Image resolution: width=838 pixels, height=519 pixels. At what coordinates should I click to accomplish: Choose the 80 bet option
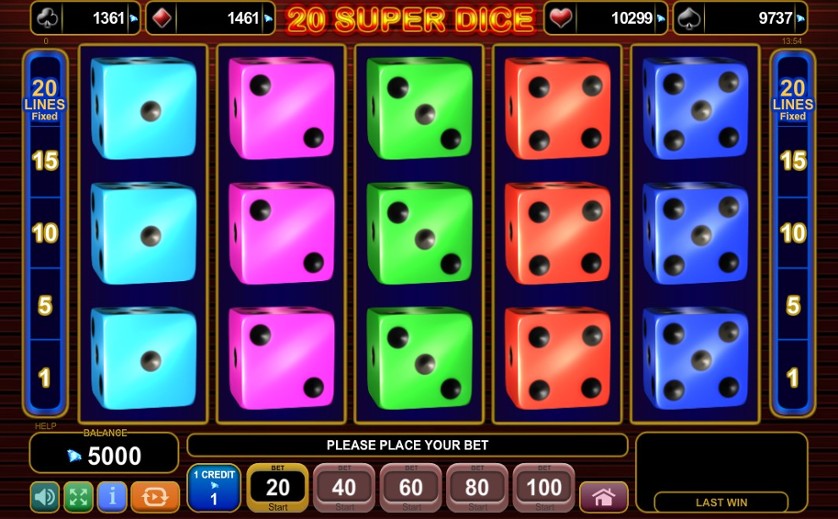[477, 488]
